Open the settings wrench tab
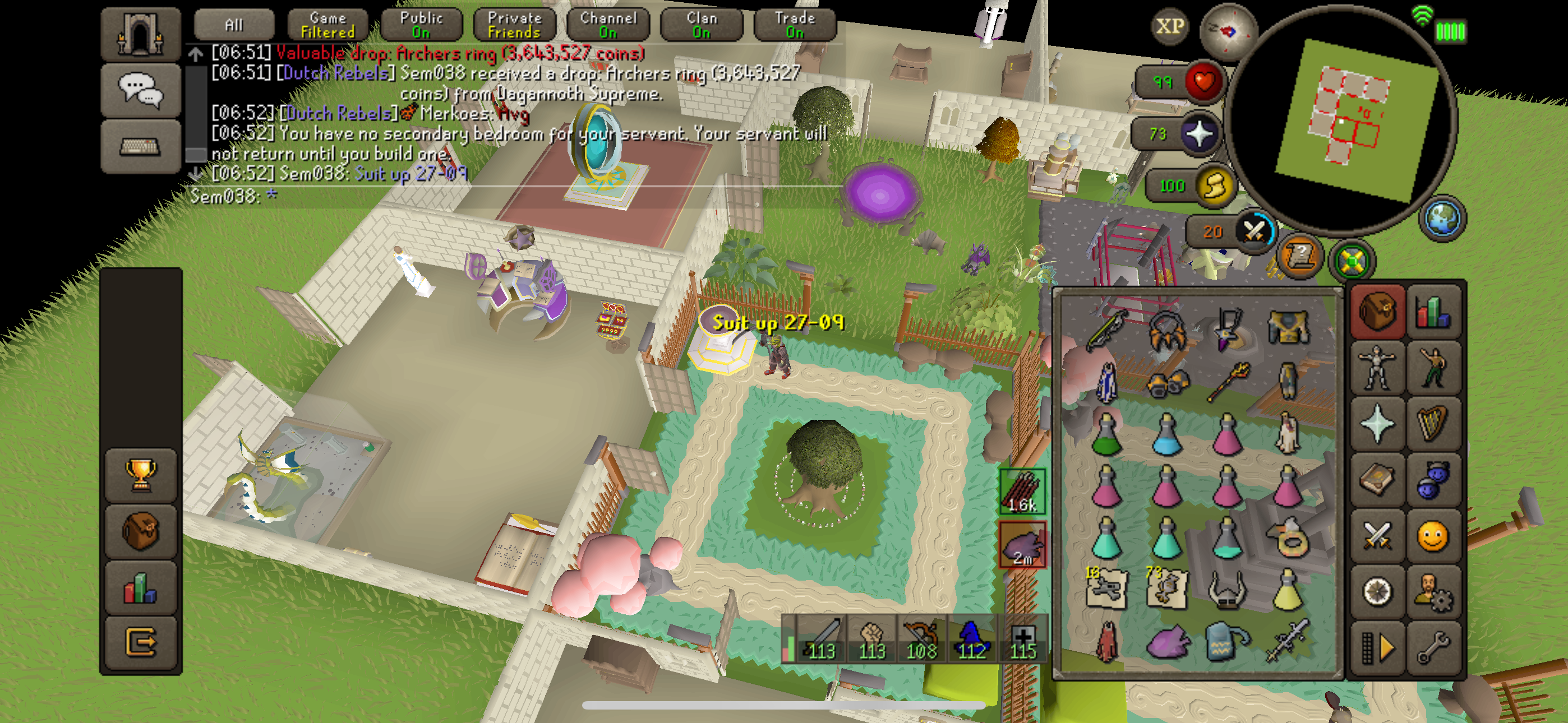This screenshot has width=1568, height=723. coord(1433,647)
